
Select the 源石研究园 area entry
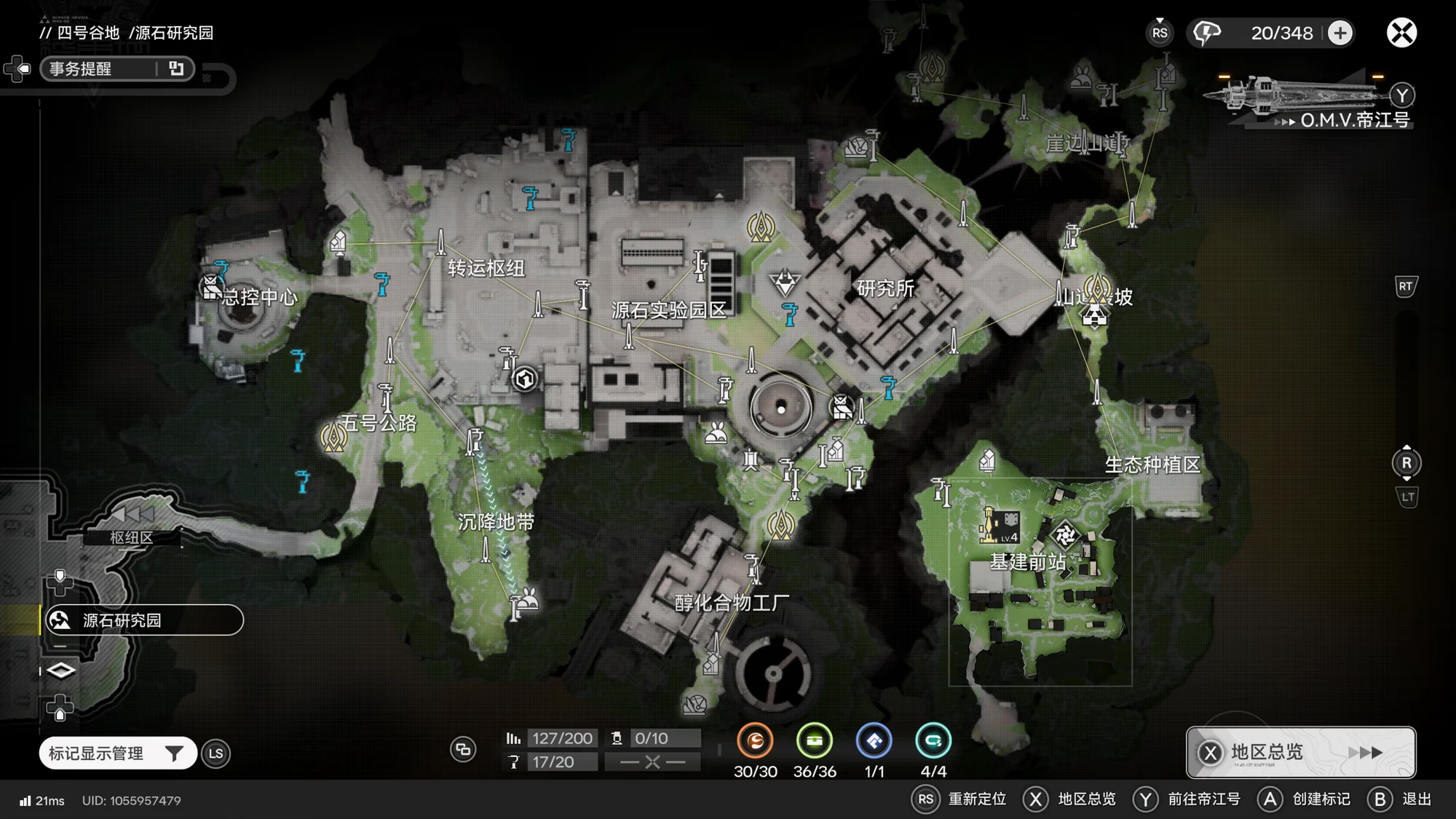point(143,620)
